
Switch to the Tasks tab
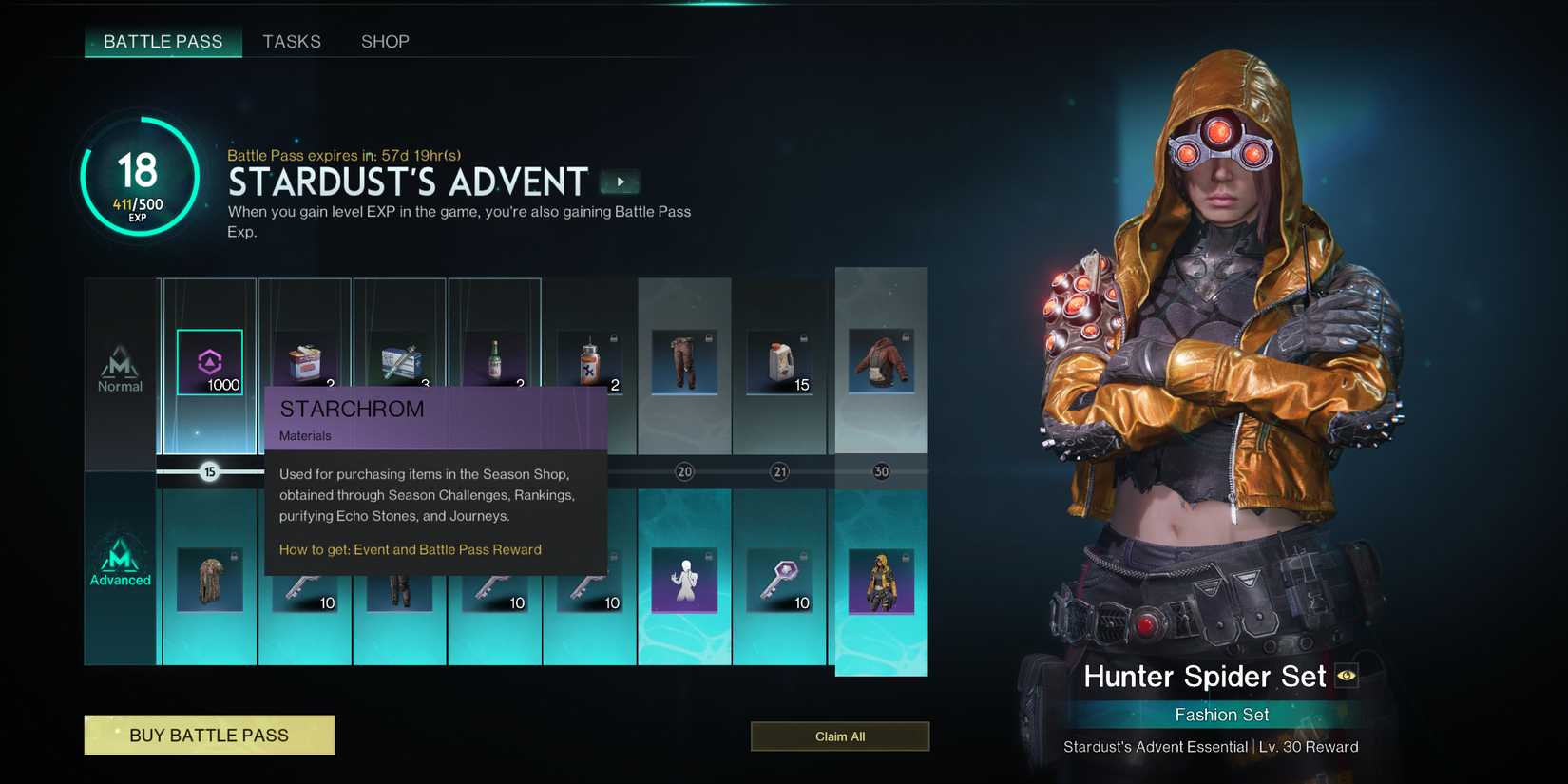[x=292, y=42]
